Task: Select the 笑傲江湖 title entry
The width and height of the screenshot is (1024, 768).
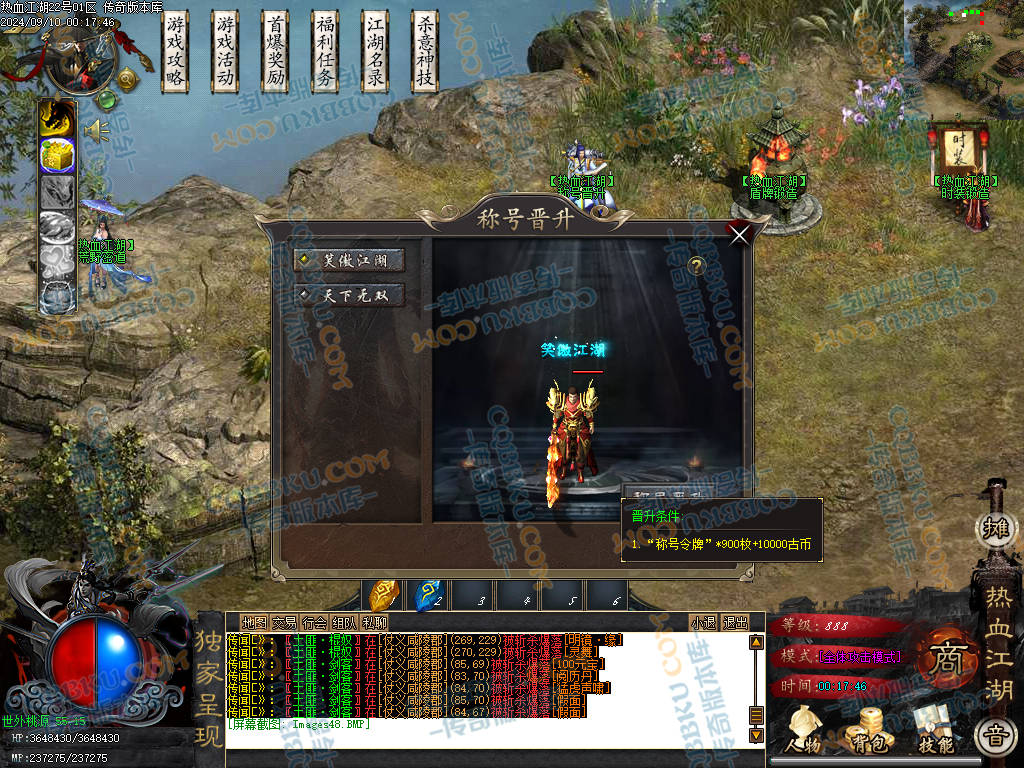Action: tap(349, 260)
